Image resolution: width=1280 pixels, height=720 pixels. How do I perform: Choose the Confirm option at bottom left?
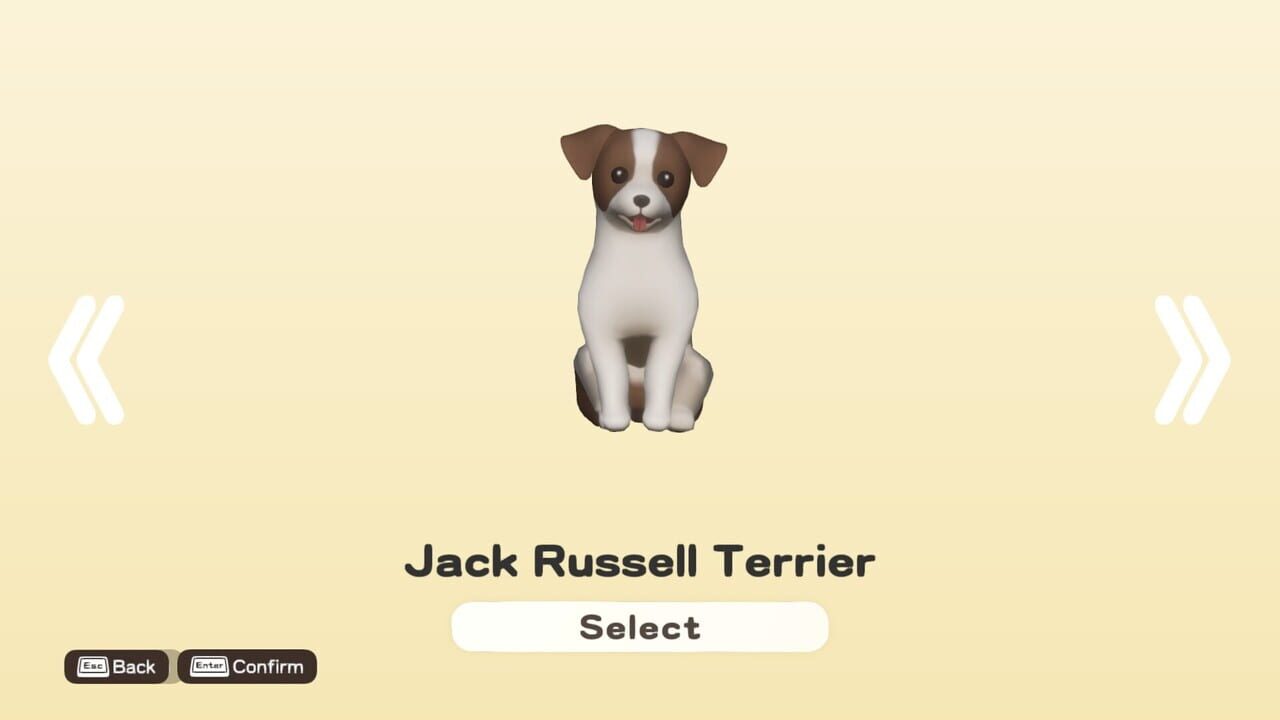coord(248,667)
